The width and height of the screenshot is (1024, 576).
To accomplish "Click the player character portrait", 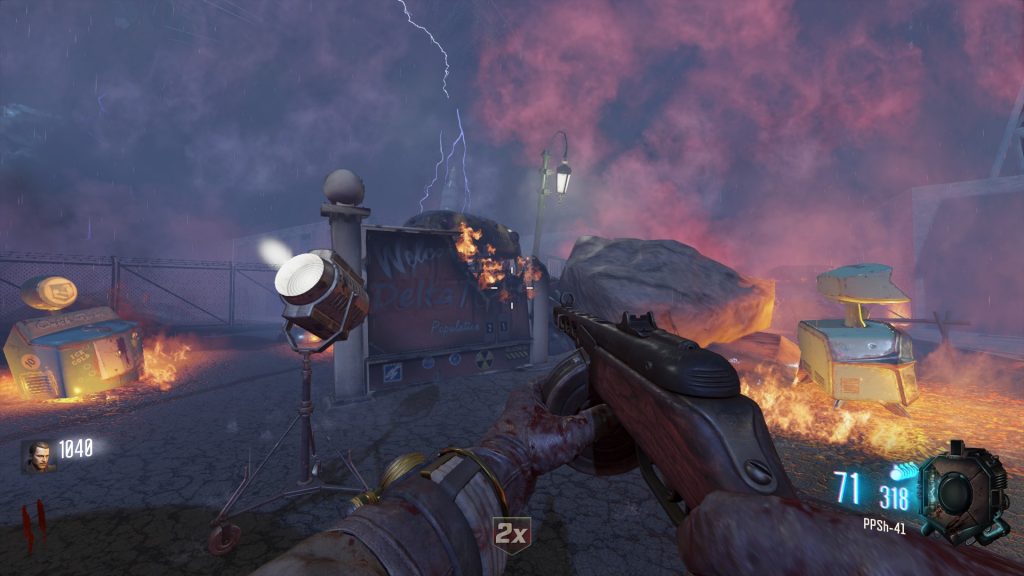I will (39, 456).
